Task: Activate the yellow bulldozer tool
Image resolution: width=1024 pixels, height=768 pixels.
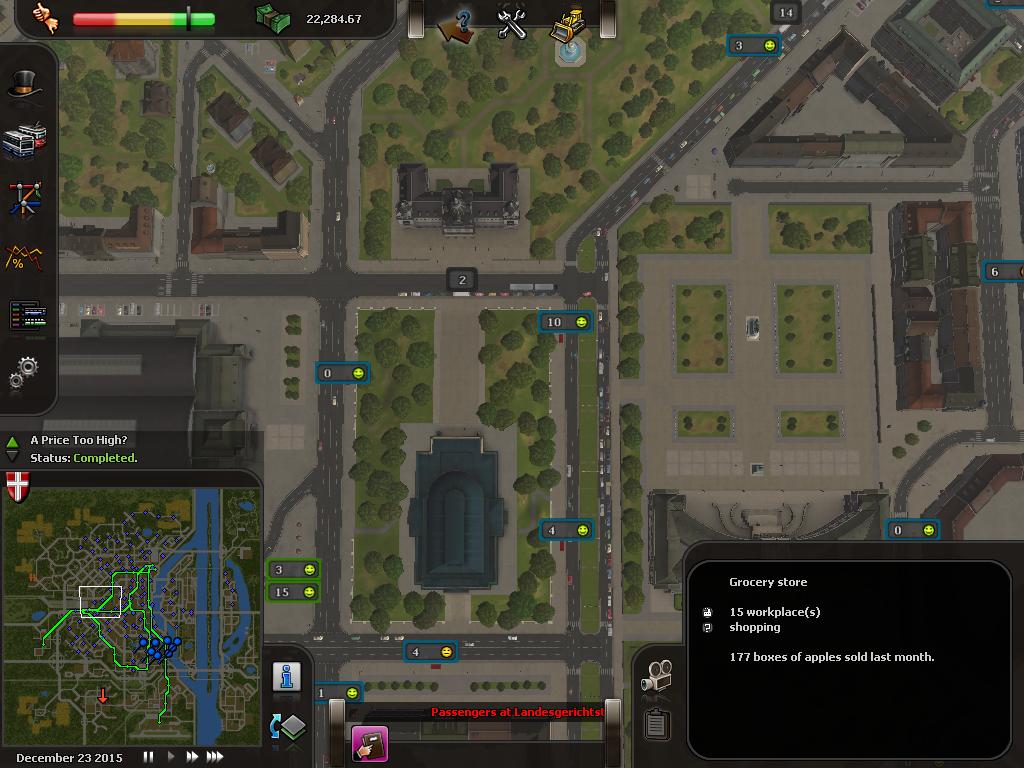Action: click(568, 24)
